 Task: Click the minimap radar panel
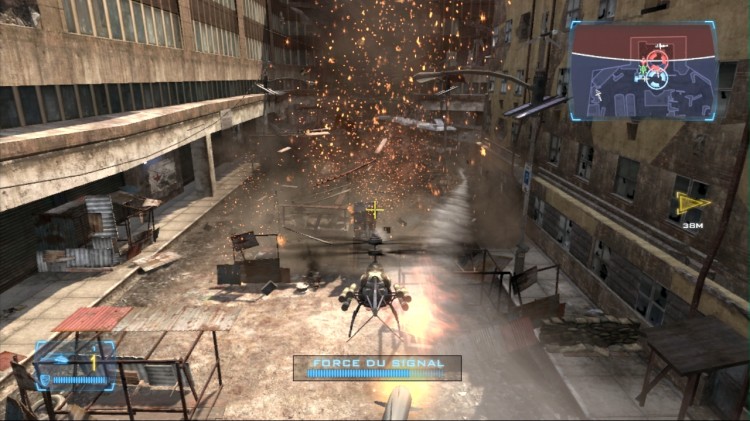643,71
